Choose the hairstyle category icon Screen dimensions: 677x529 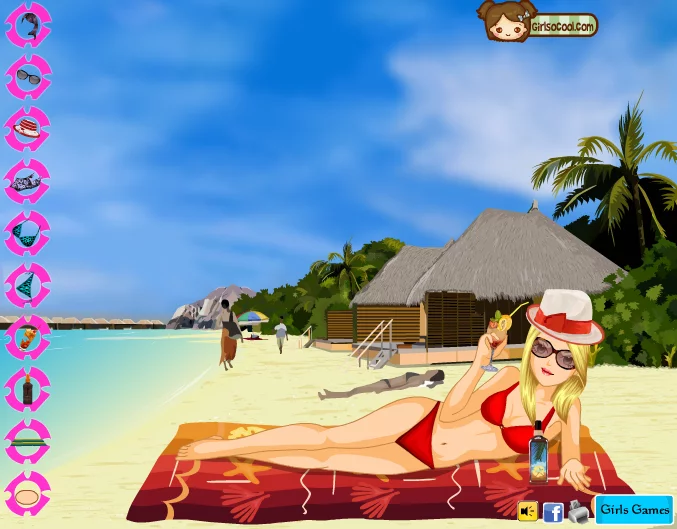27,25
